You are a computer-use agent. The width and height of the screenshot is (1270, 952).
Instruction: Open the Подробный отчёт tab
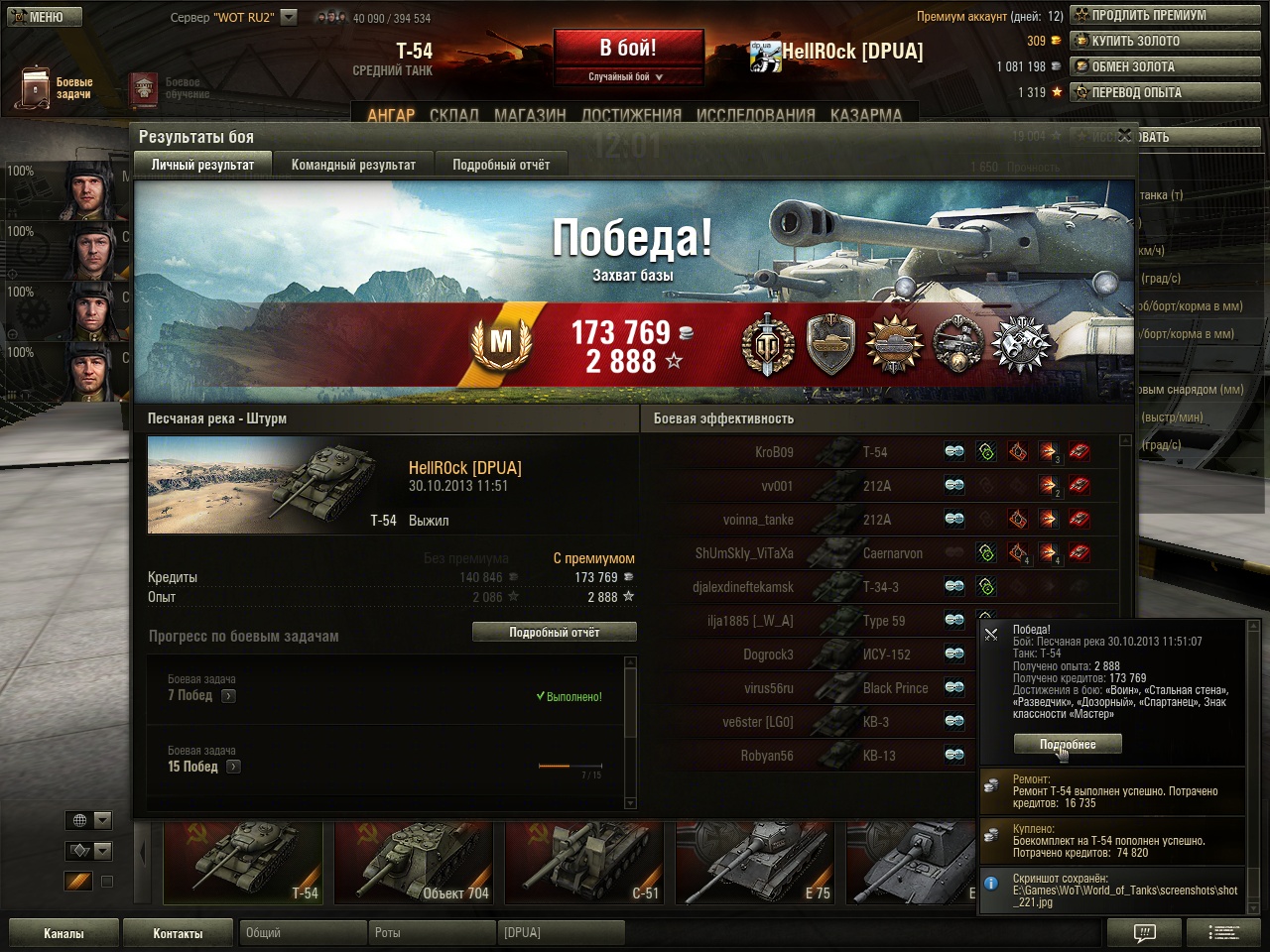(x=501, y=165)
